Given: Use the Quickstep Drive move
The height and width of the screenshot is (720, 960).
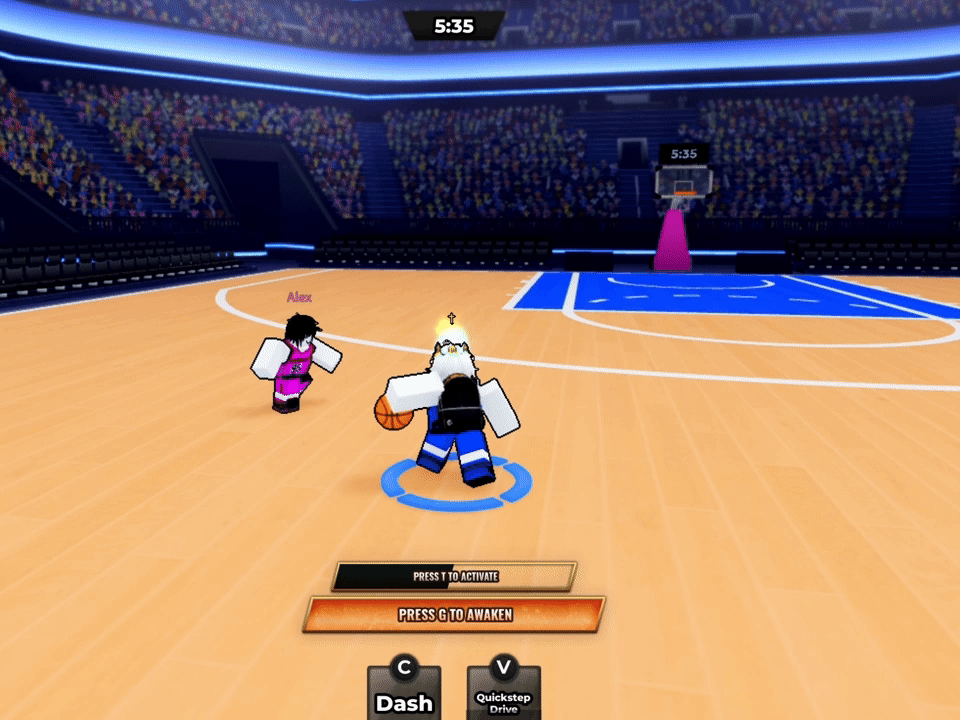Looking at the screenshot, I should click(x=504, y=692).
